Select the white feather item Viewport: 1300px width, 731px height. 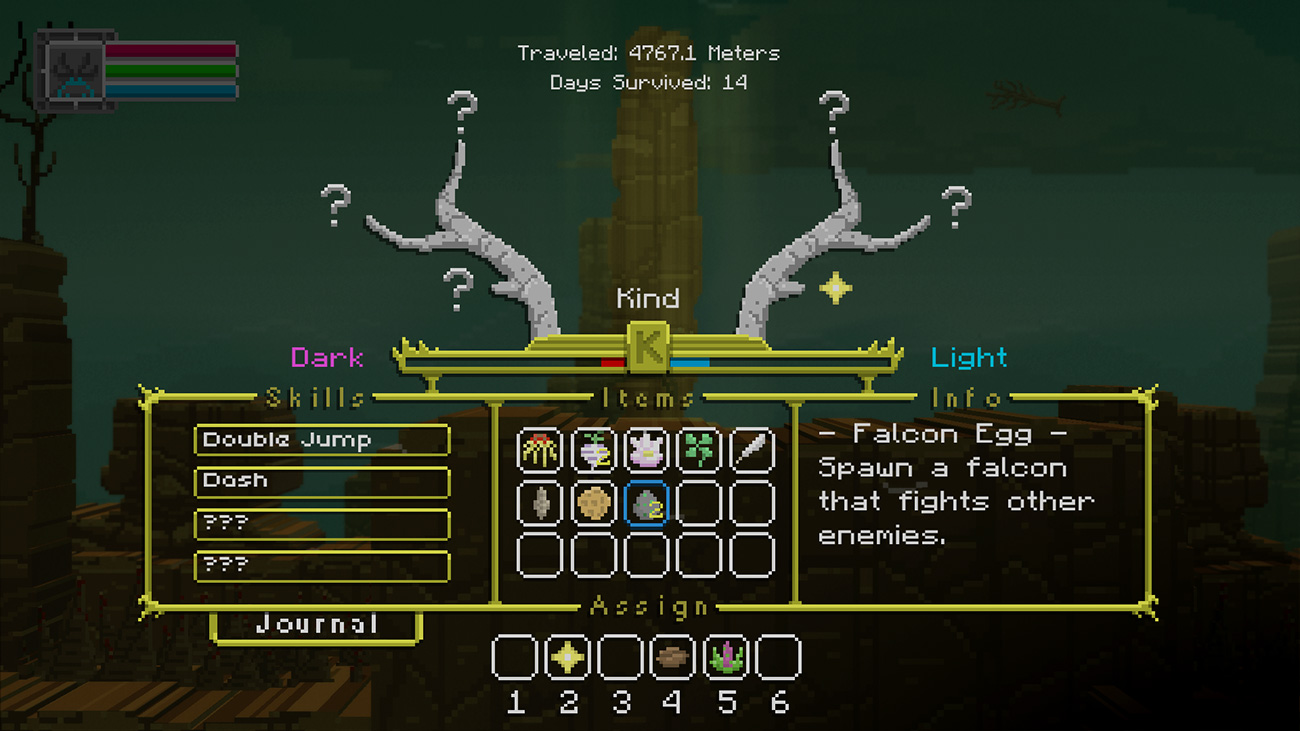pos(752,451)
